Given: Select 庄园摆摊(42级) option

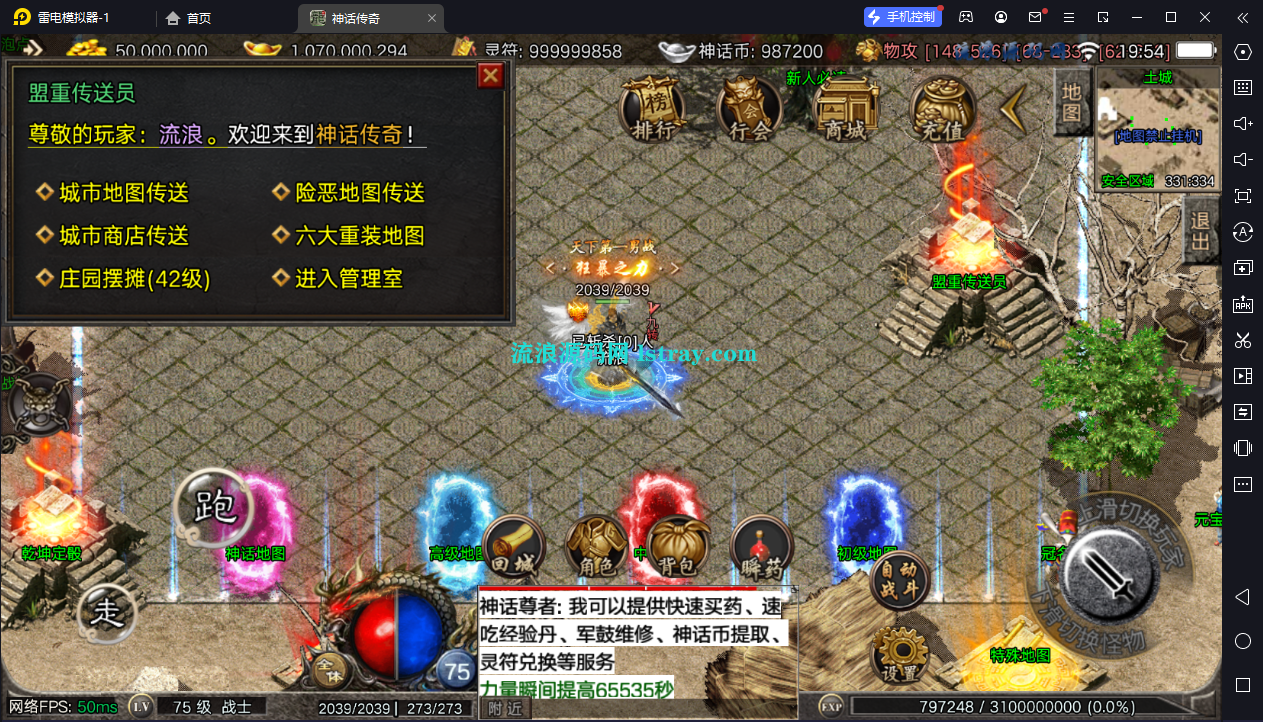Looking at the screenshot, I should (133, 279).
